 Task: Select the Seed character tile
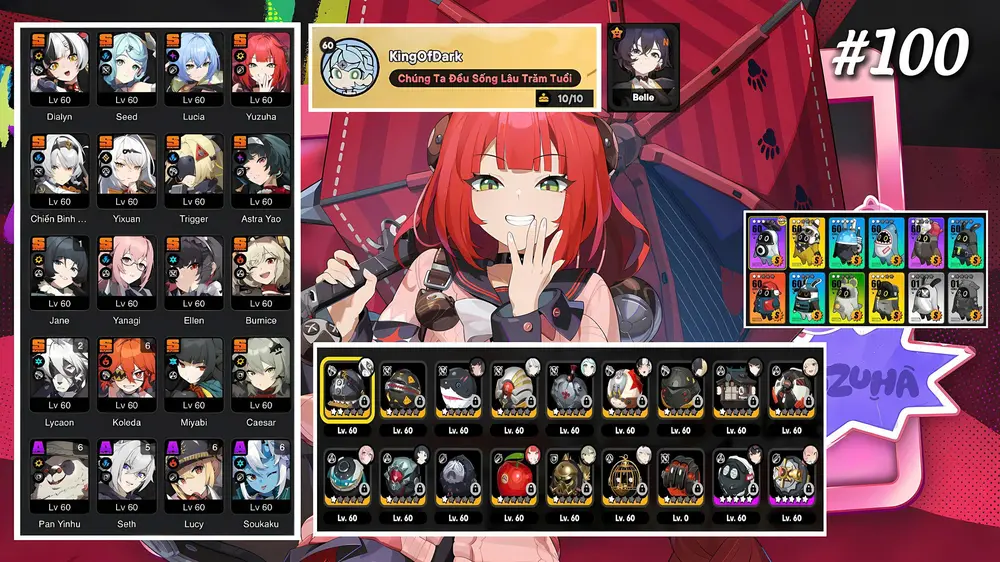[127, 70]
